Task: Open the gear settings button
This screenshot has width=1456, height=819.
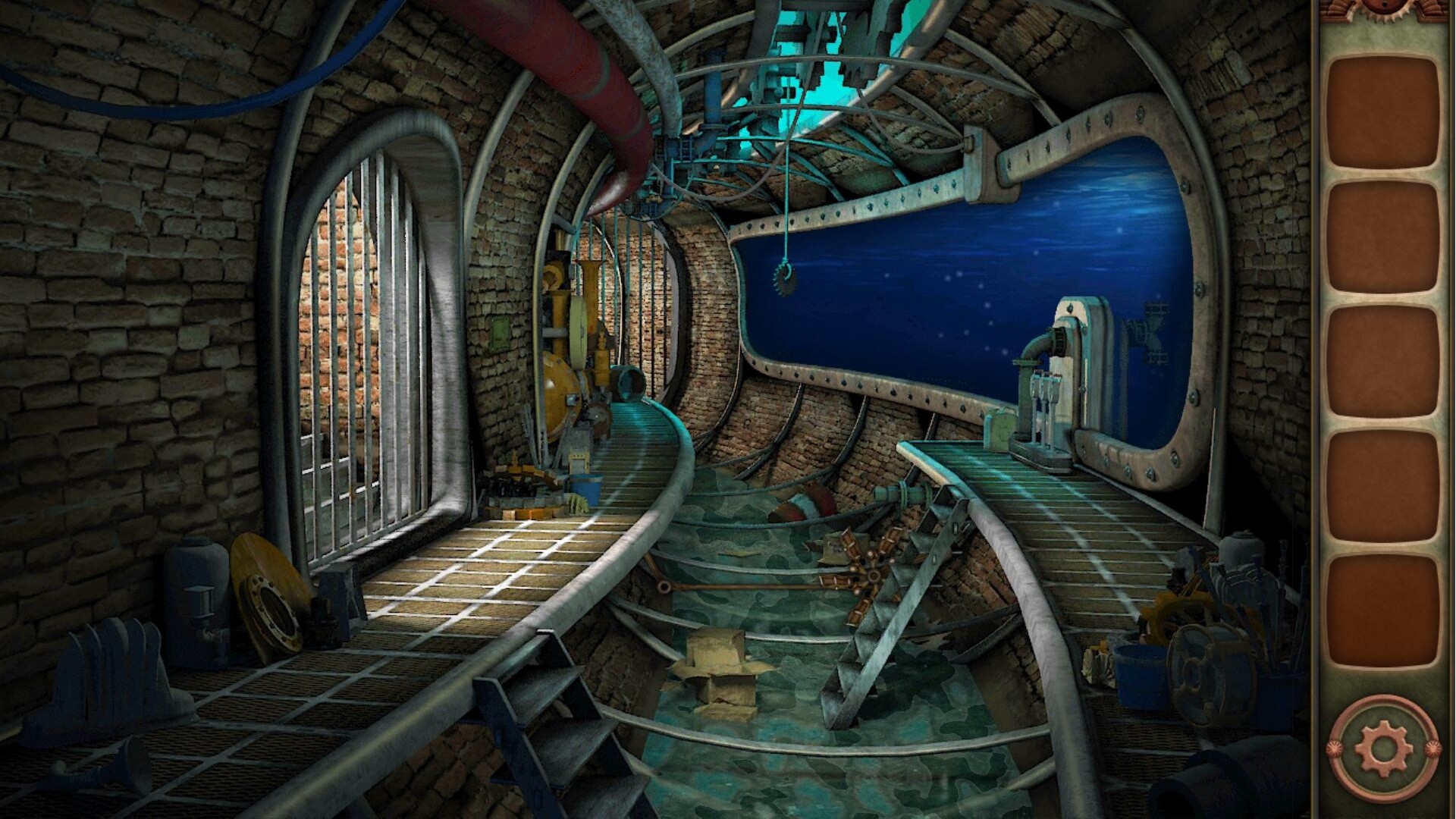Action: [1383, 749]
